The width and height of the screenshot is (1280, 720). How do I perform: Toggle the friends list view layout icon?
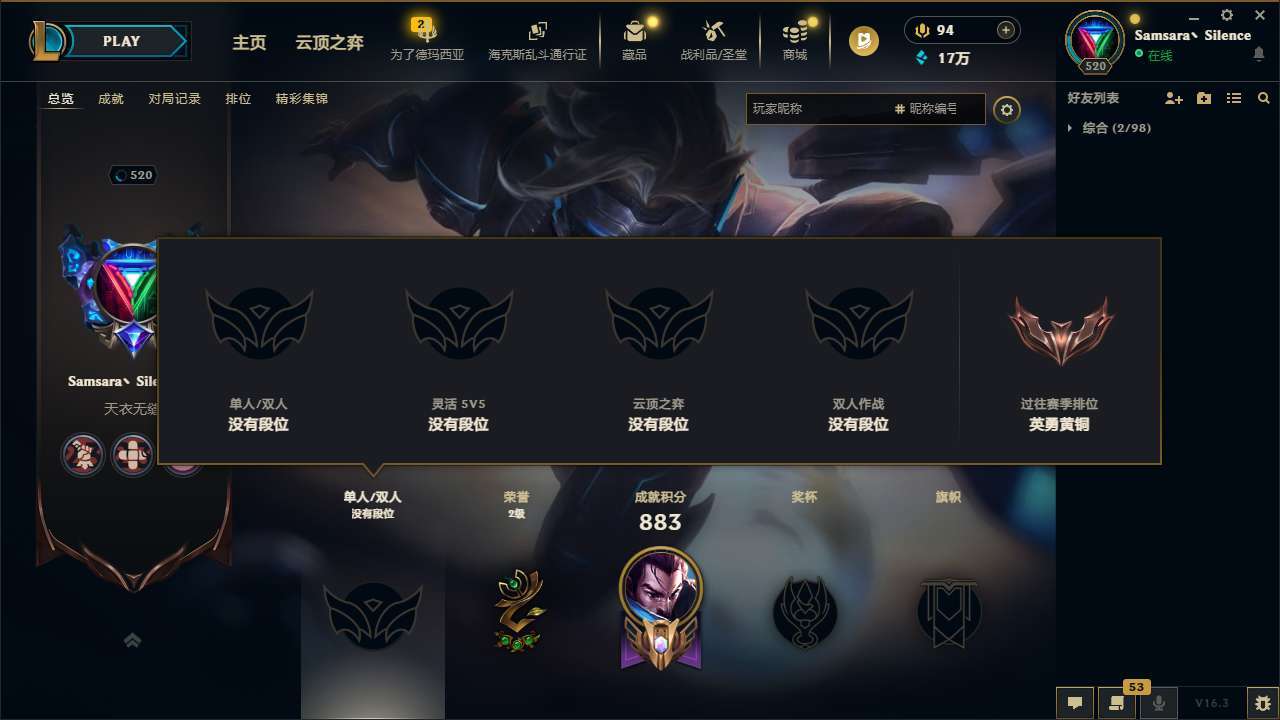(x=1234, y=98)
